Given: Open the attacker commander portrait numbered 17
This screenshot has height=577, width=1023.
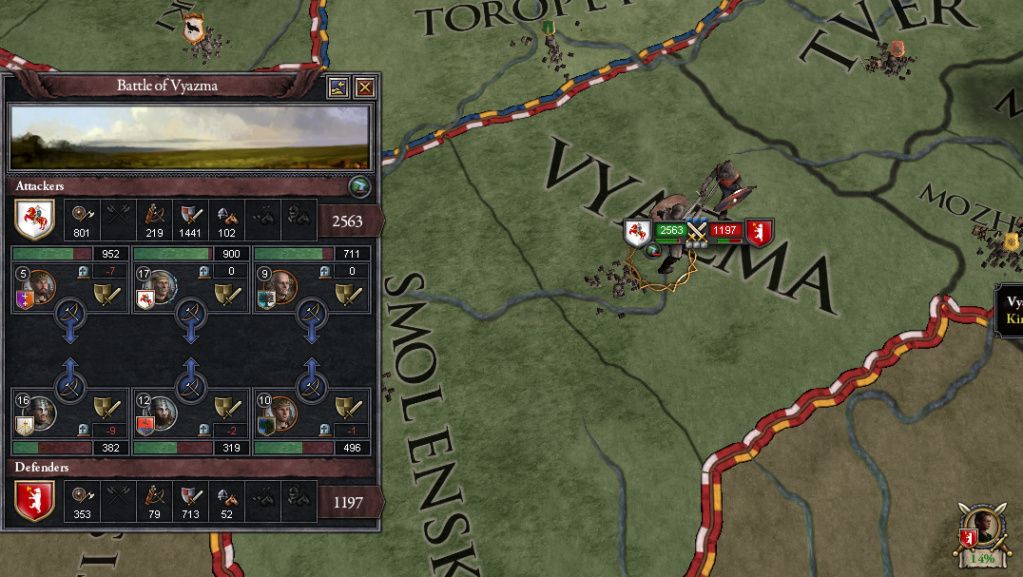Looking at the screenshot, I should [x=162, y=287].
